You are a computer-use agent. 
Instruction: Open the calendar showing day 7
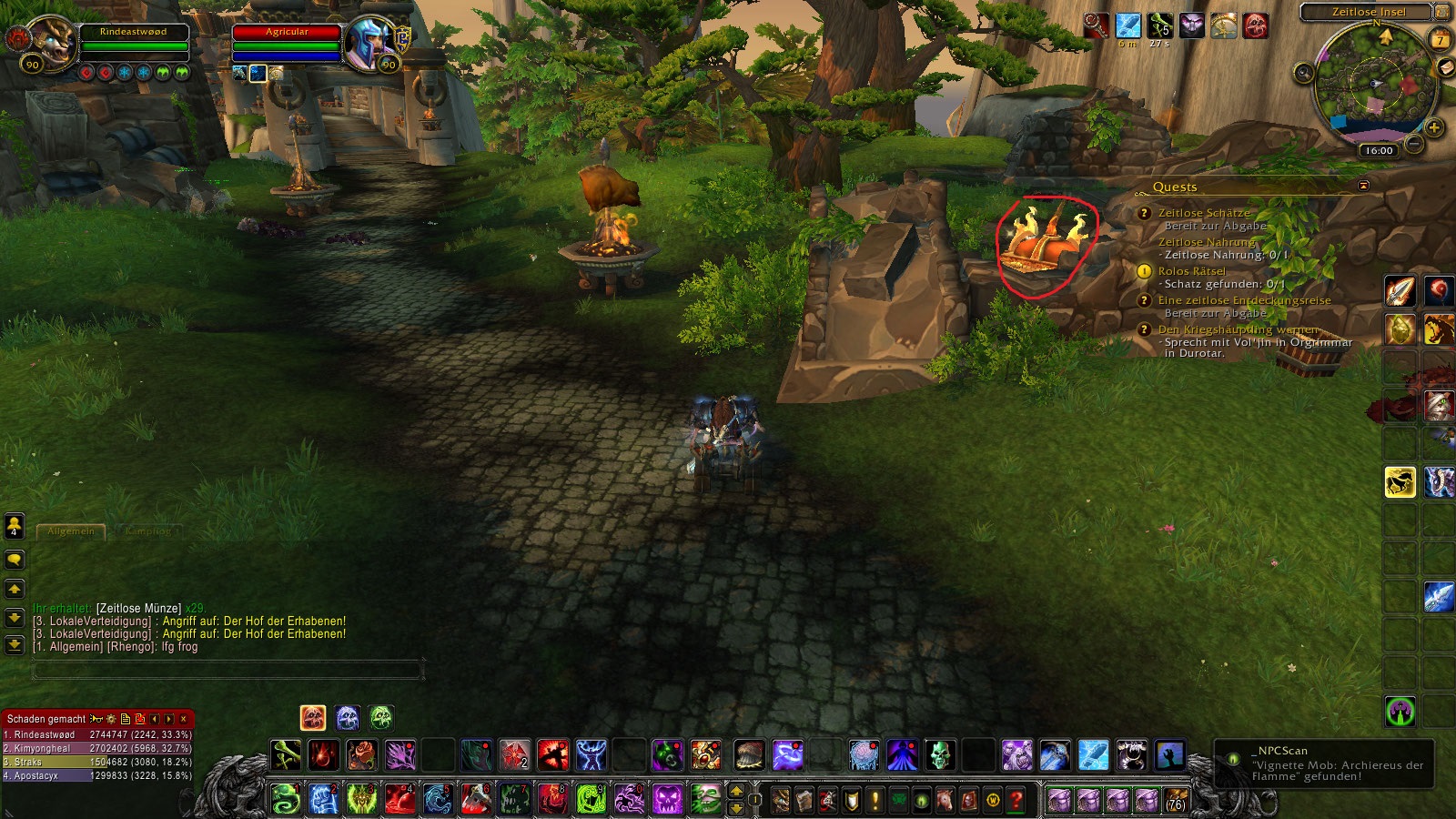click(x=1440, y=39)
